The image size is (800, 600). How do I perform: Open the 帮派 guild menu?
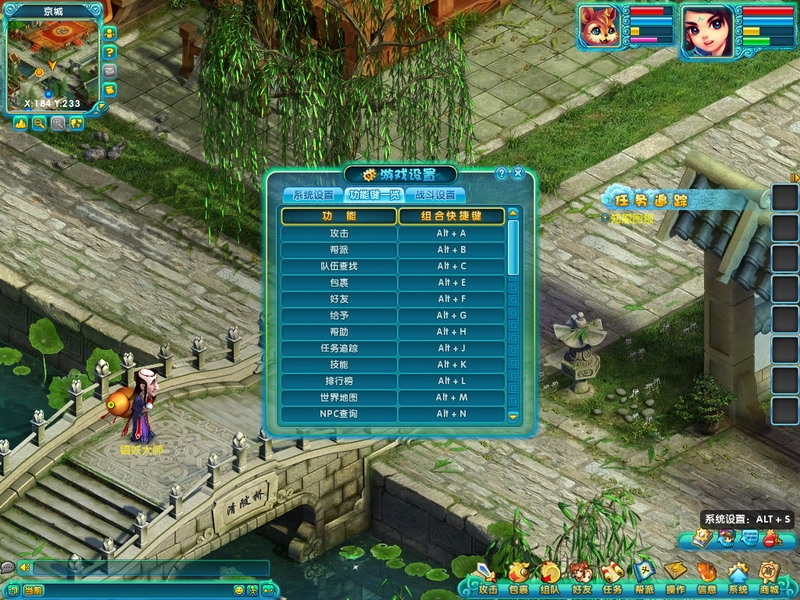(x=644, y=574)
